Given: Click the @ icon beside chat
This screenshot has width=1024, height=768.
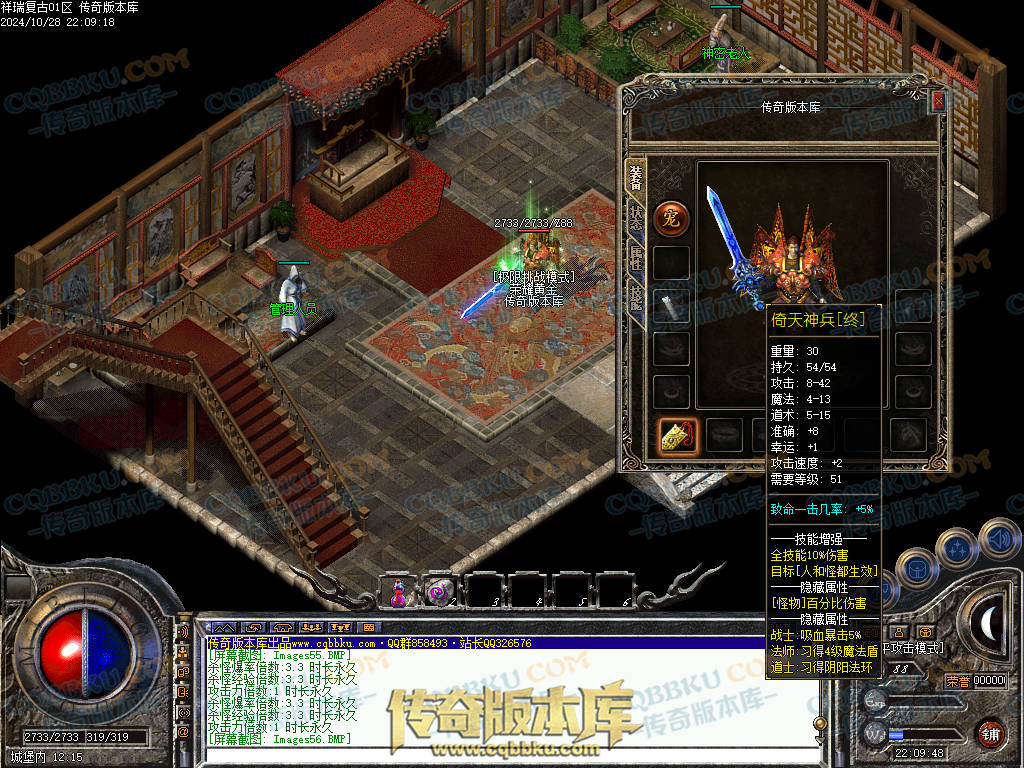Looking at the screenshot, I should [x=183, y=732].
